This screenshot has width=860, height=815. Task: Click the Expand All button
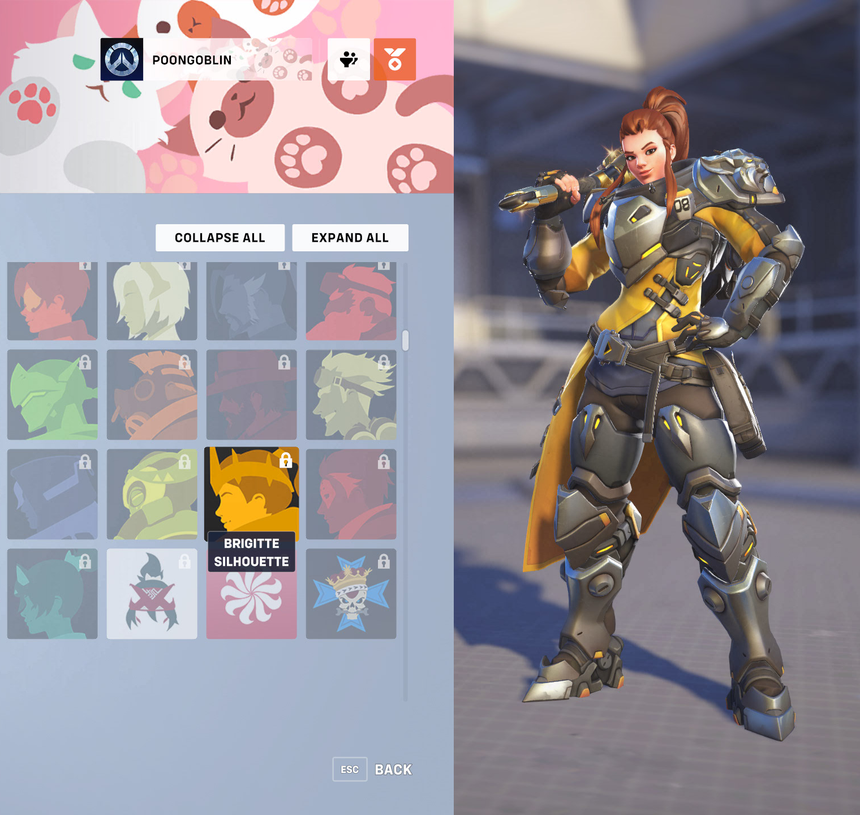[x=350, y=238]
